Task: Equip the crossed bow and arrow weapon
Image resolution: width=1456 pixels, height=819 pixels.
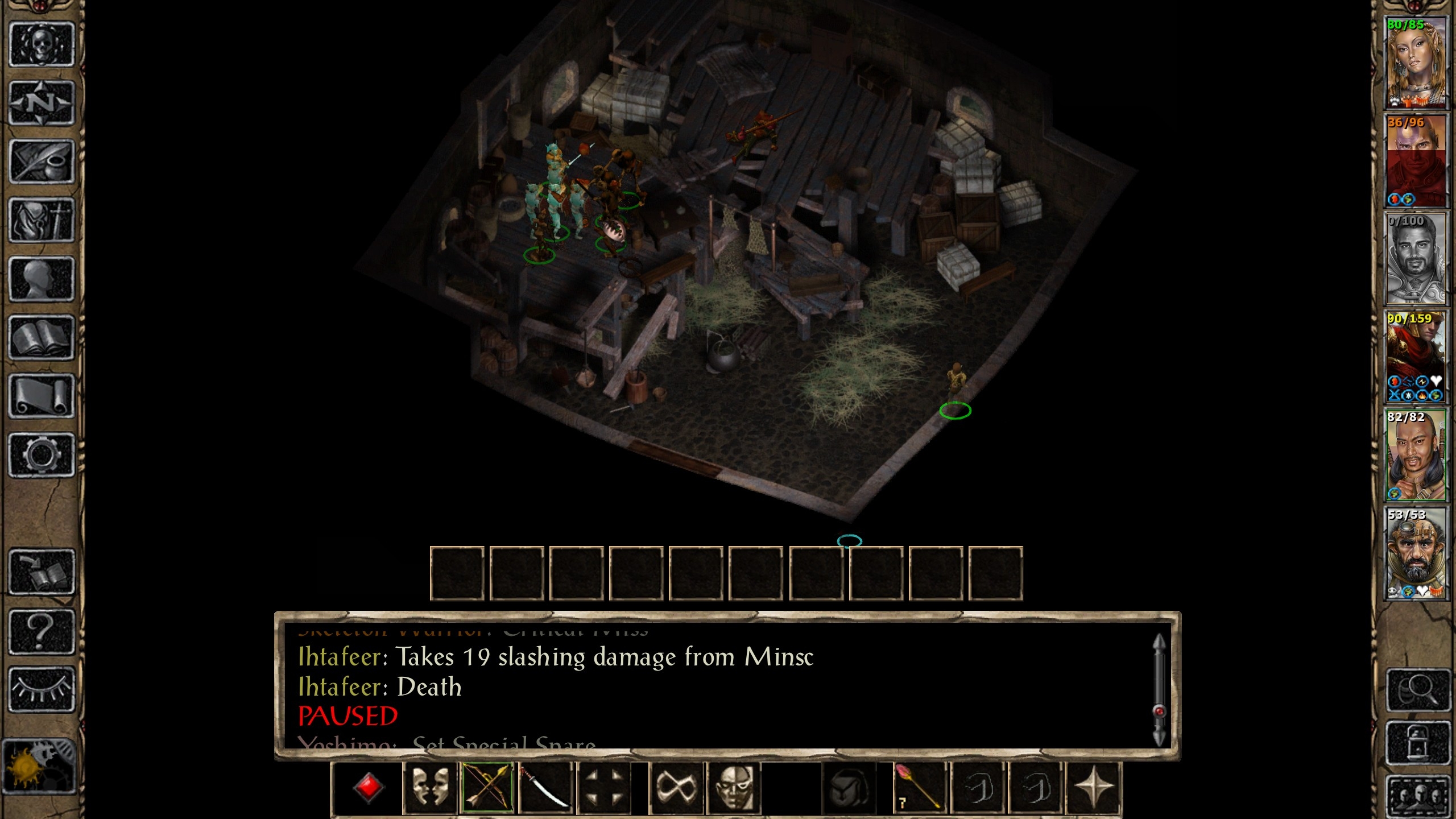Action: click(488, 788)
